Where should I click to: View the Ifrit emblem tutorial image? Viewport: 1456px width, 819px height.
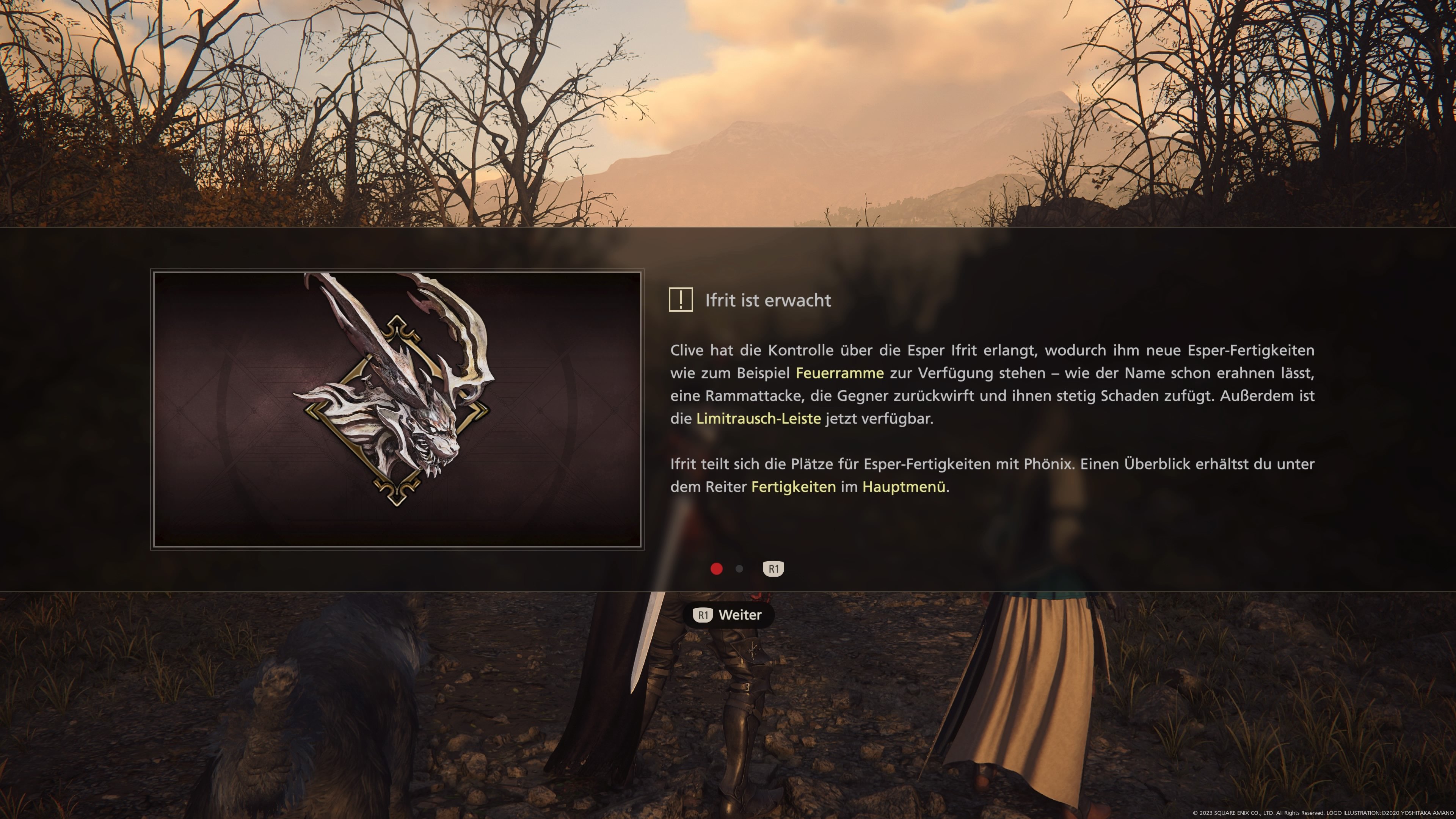tap(397, 409)
